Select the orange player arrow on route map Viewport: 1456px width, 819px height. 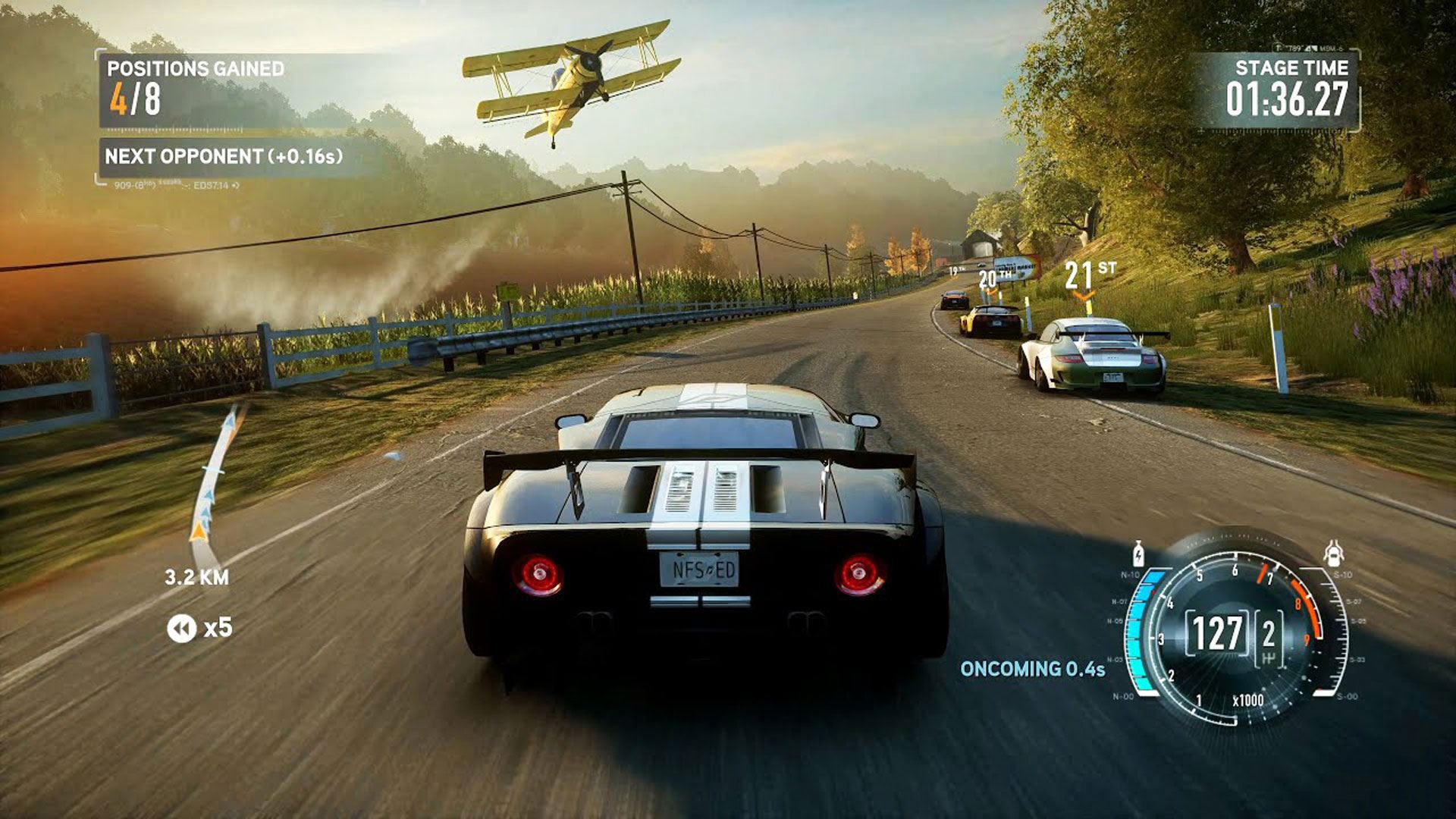tap(199, 531)
